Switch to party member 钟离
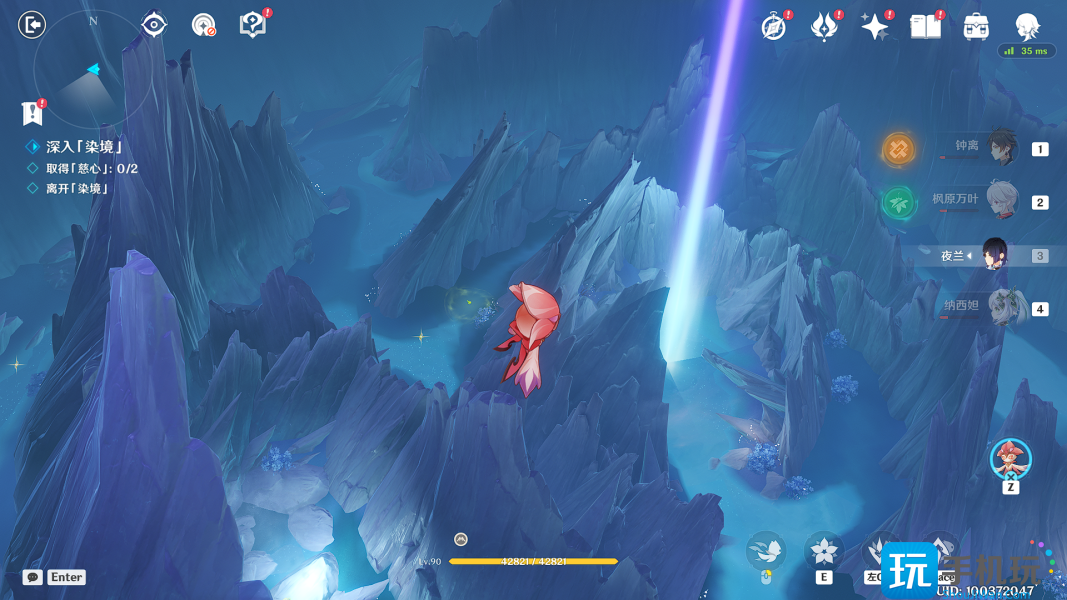The height and width of the screenshot is (600, 1067). click(x=1002, y=149)
